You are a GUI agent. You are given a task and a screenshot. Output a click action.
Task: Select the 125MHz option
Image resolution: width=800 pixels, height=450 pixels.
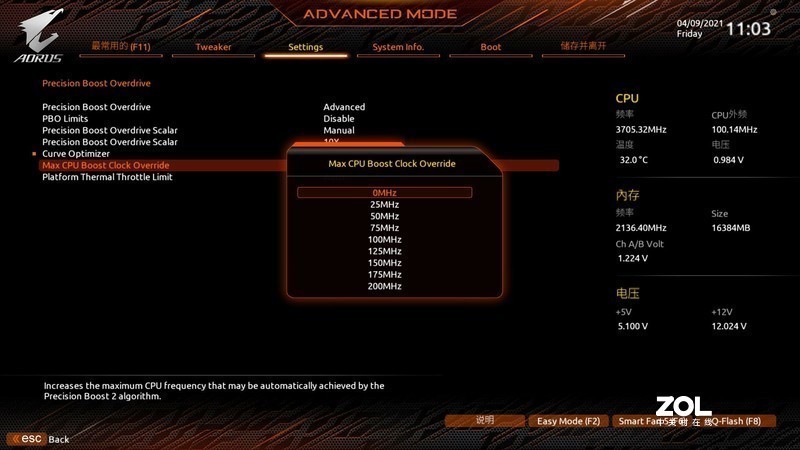[385, 252]
